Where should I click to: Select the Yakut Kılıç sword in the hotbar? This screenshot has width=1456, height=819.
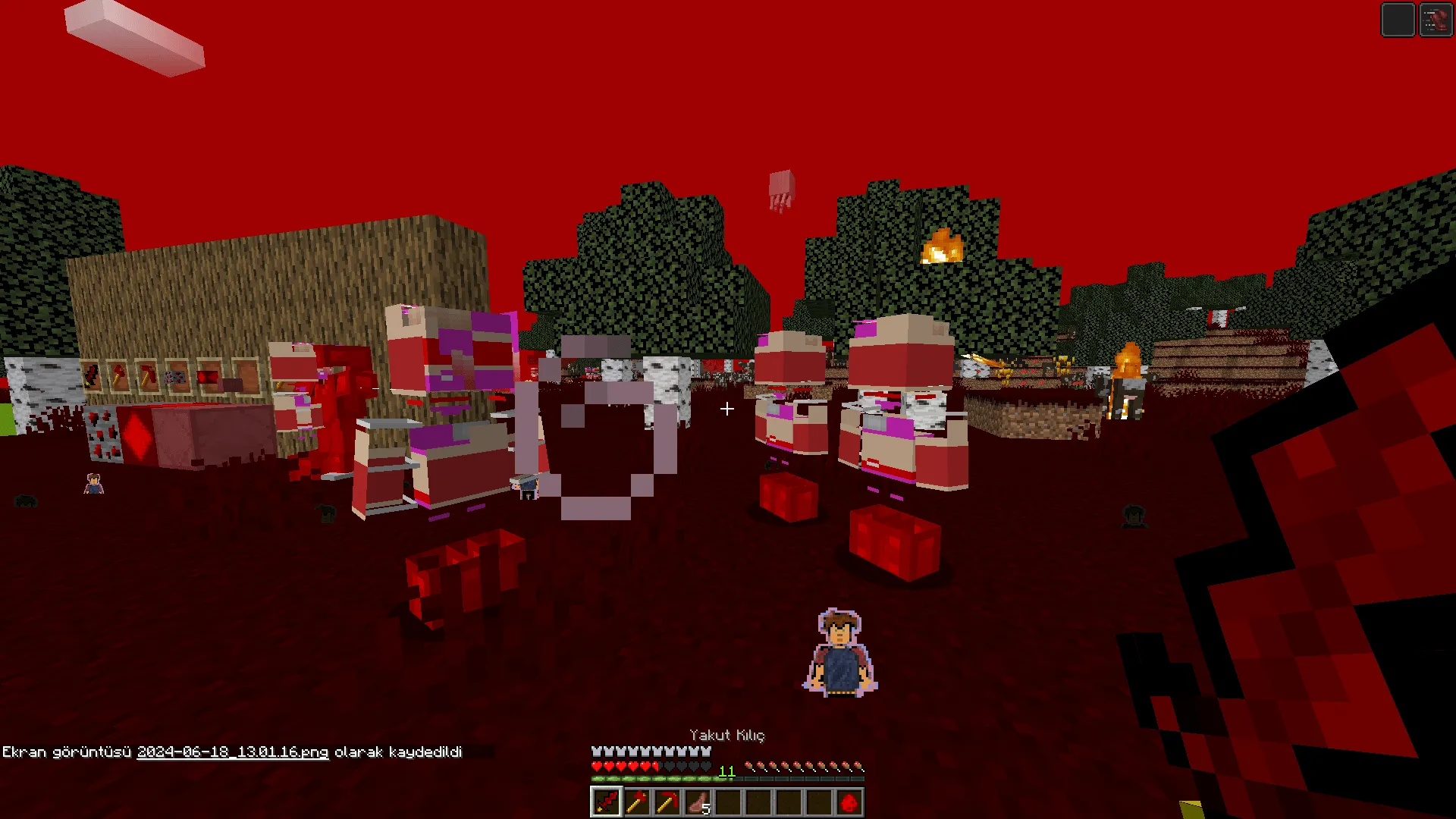(x=606, y=802)
